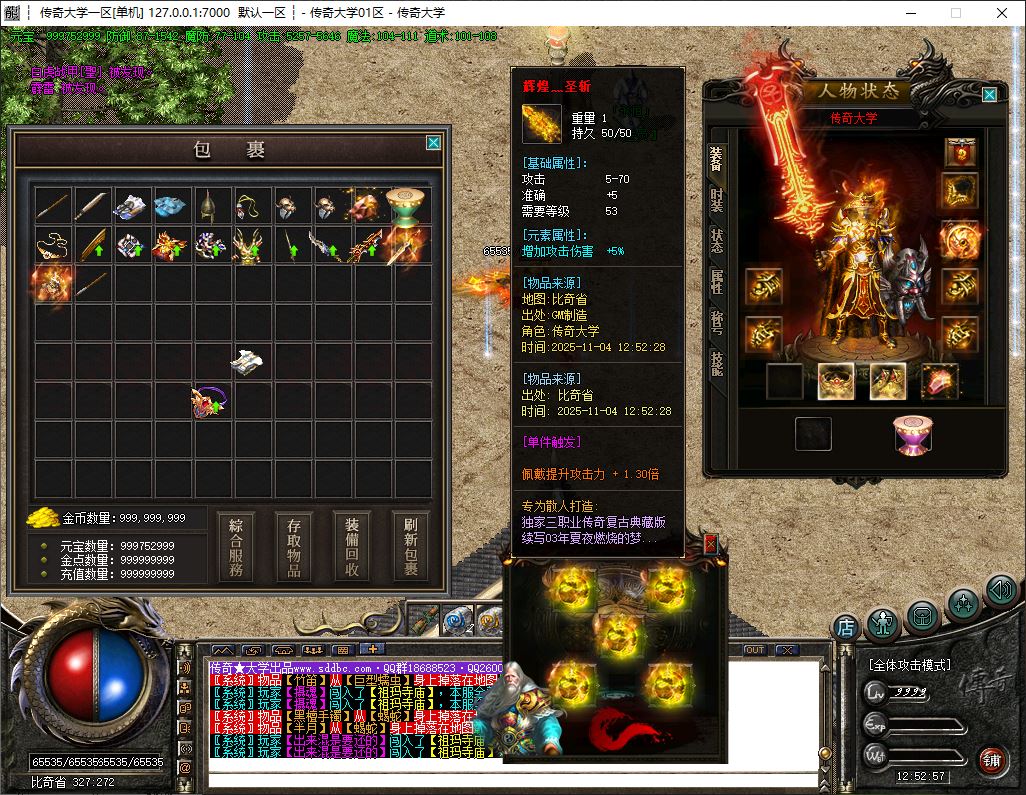The width and height of the screenshot is (1026, 795).
Task: Maximize the game window
Action: tap(955, 13)
